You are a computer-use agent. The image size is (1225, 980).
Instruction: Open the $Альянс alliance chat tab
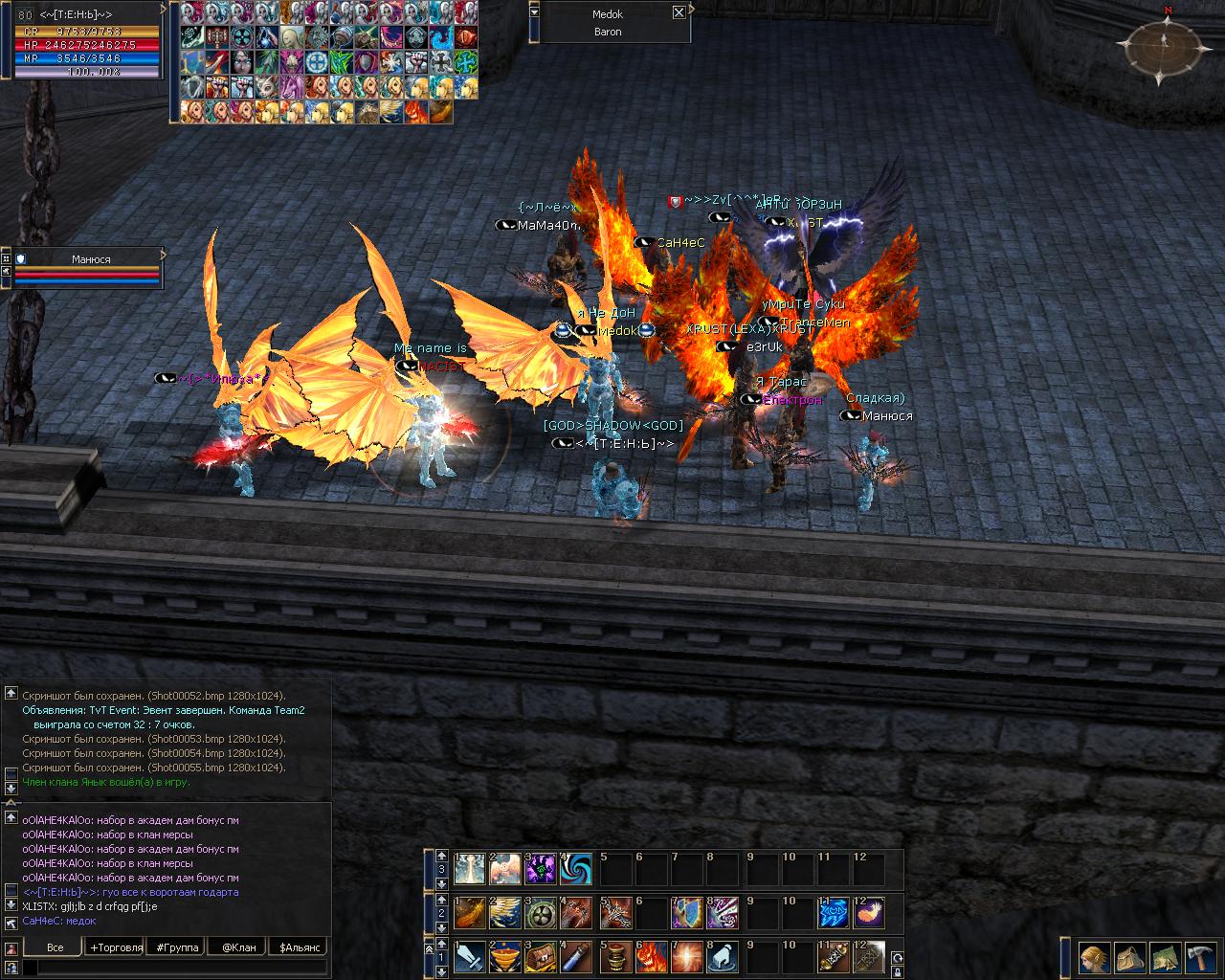[301, 947]
